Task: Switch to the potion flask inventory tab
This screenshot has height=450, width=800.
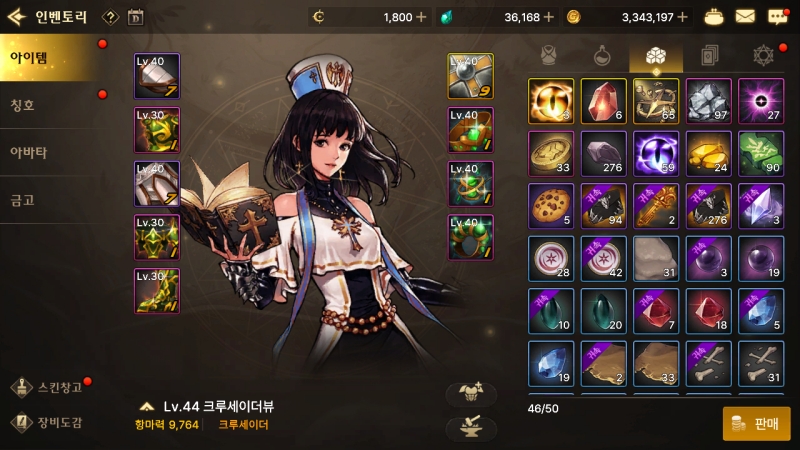Action: 602,54
